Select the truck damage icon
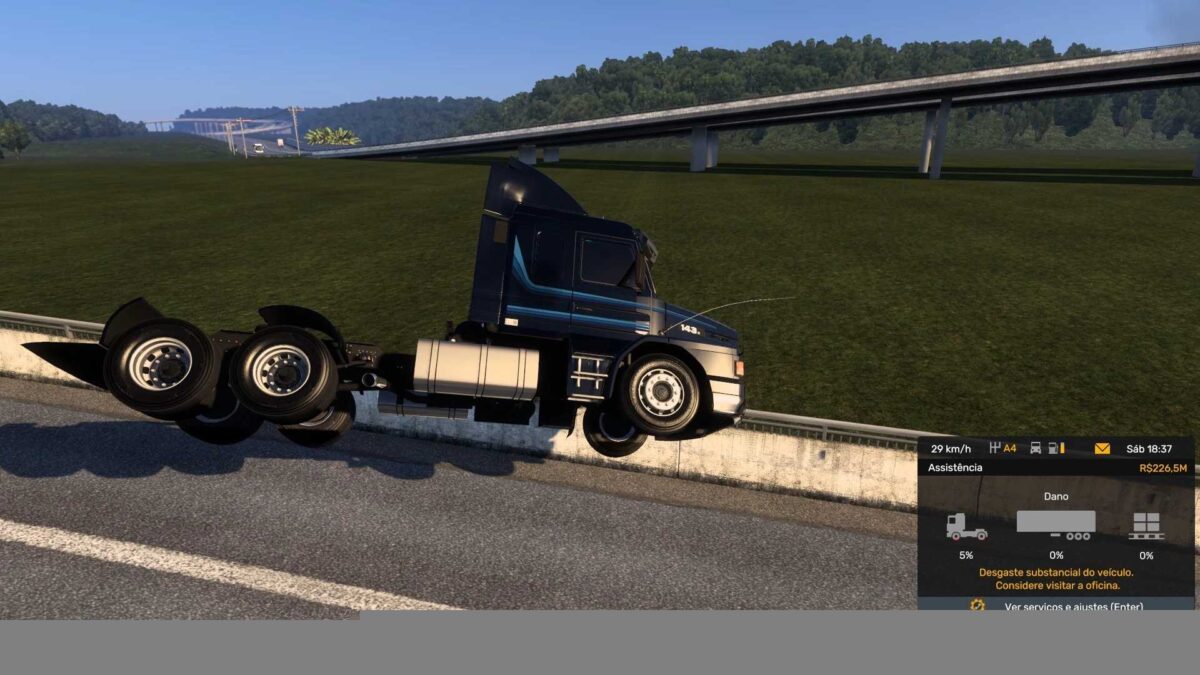Viewport: 1200px width, 675px height. 966,527
